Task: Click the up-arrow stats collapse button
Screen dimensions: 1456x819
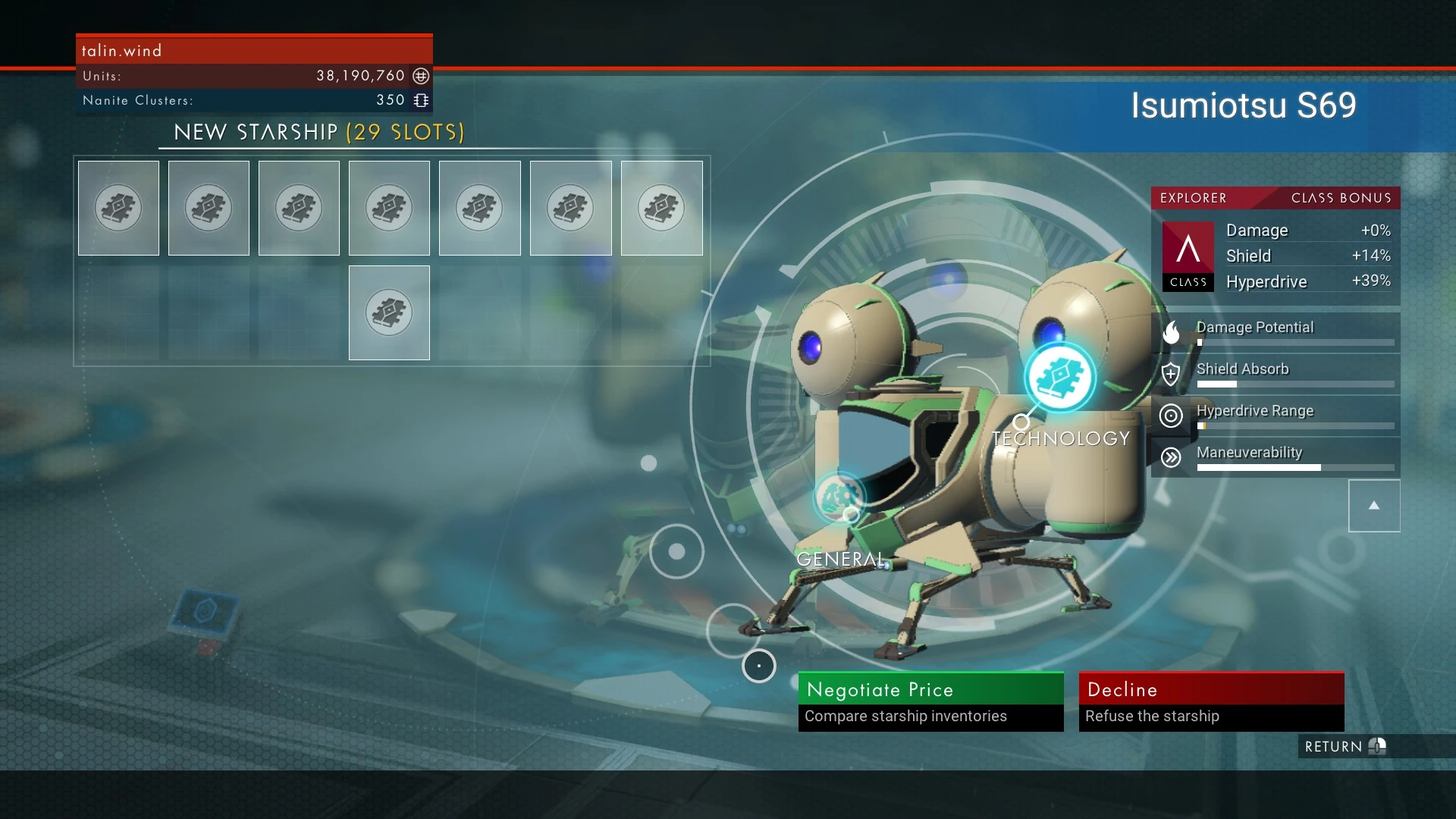Action: click(x=1373, y=506)
